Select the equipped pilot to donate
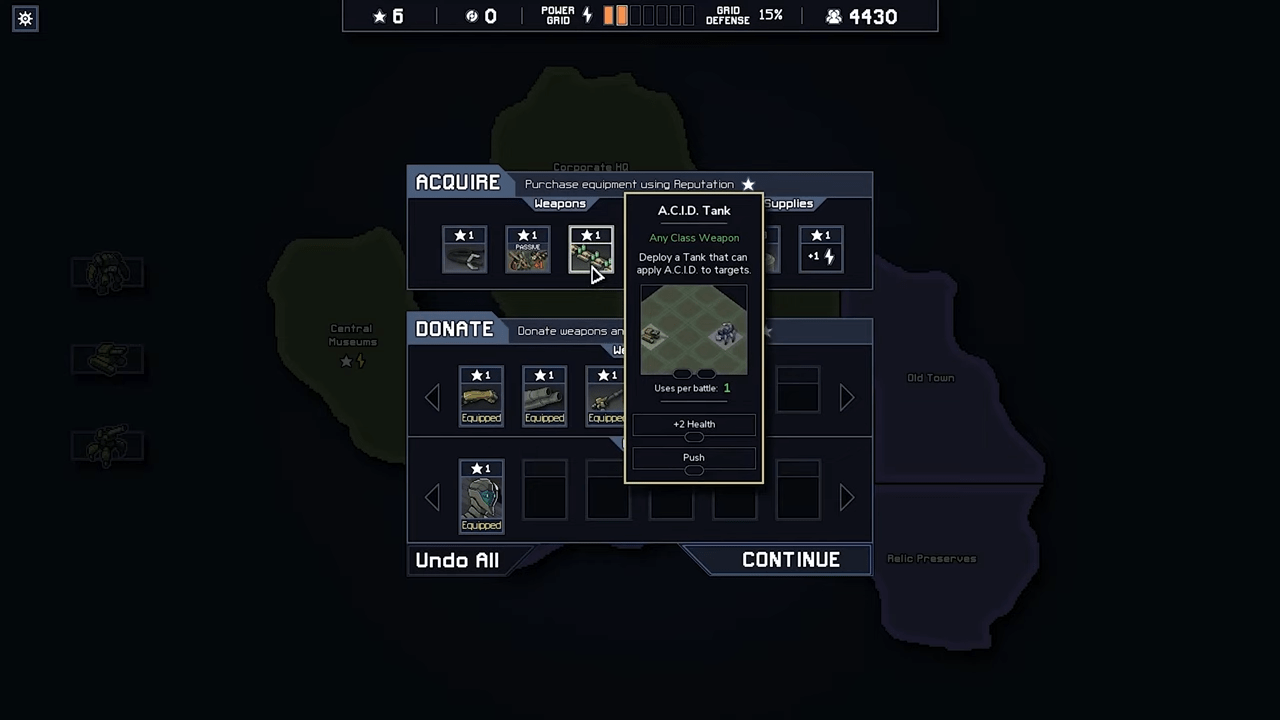Image resolution: width=1280 pixels, height=720 pixels. (481, 496)
